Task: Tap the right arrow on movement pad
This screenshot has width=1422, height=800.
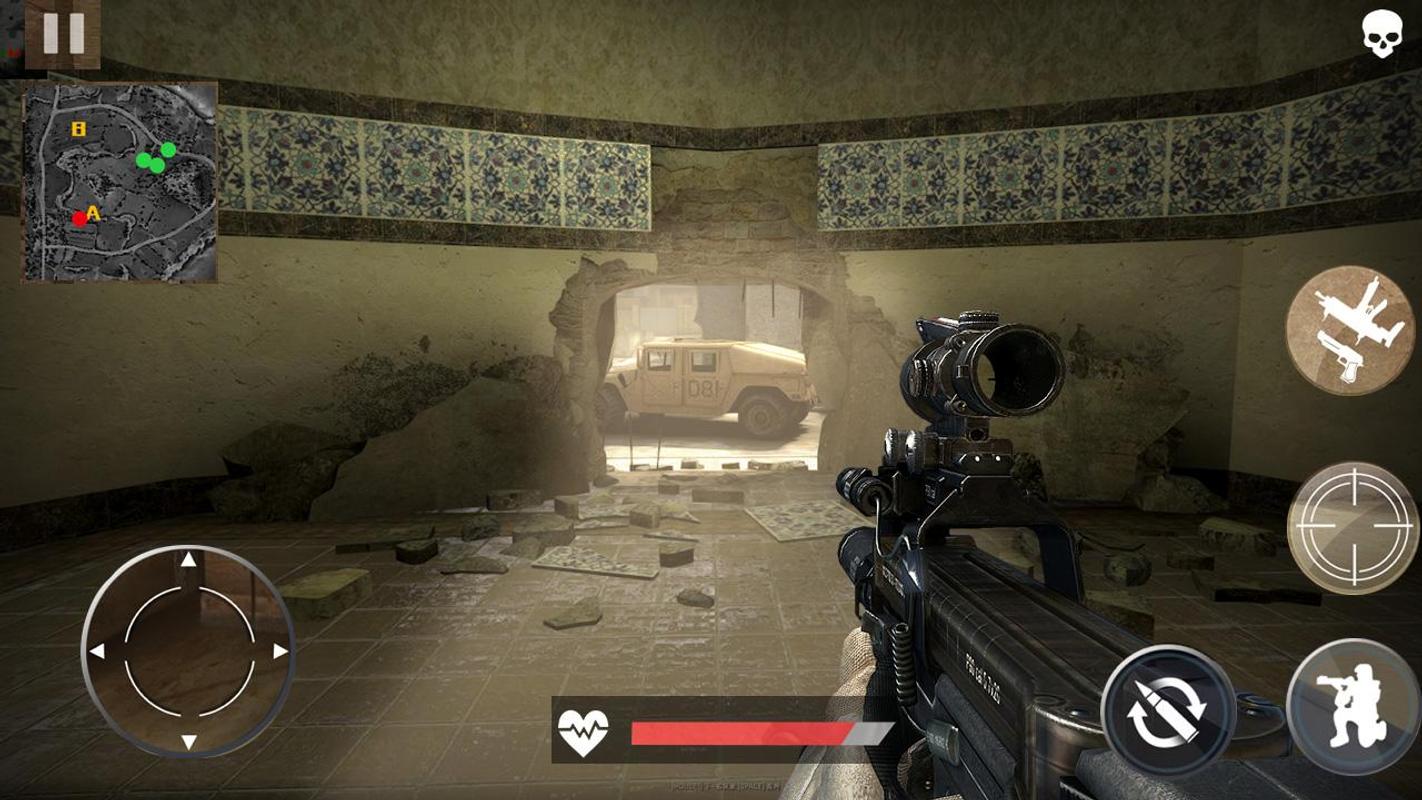Action: coord(280,651)
